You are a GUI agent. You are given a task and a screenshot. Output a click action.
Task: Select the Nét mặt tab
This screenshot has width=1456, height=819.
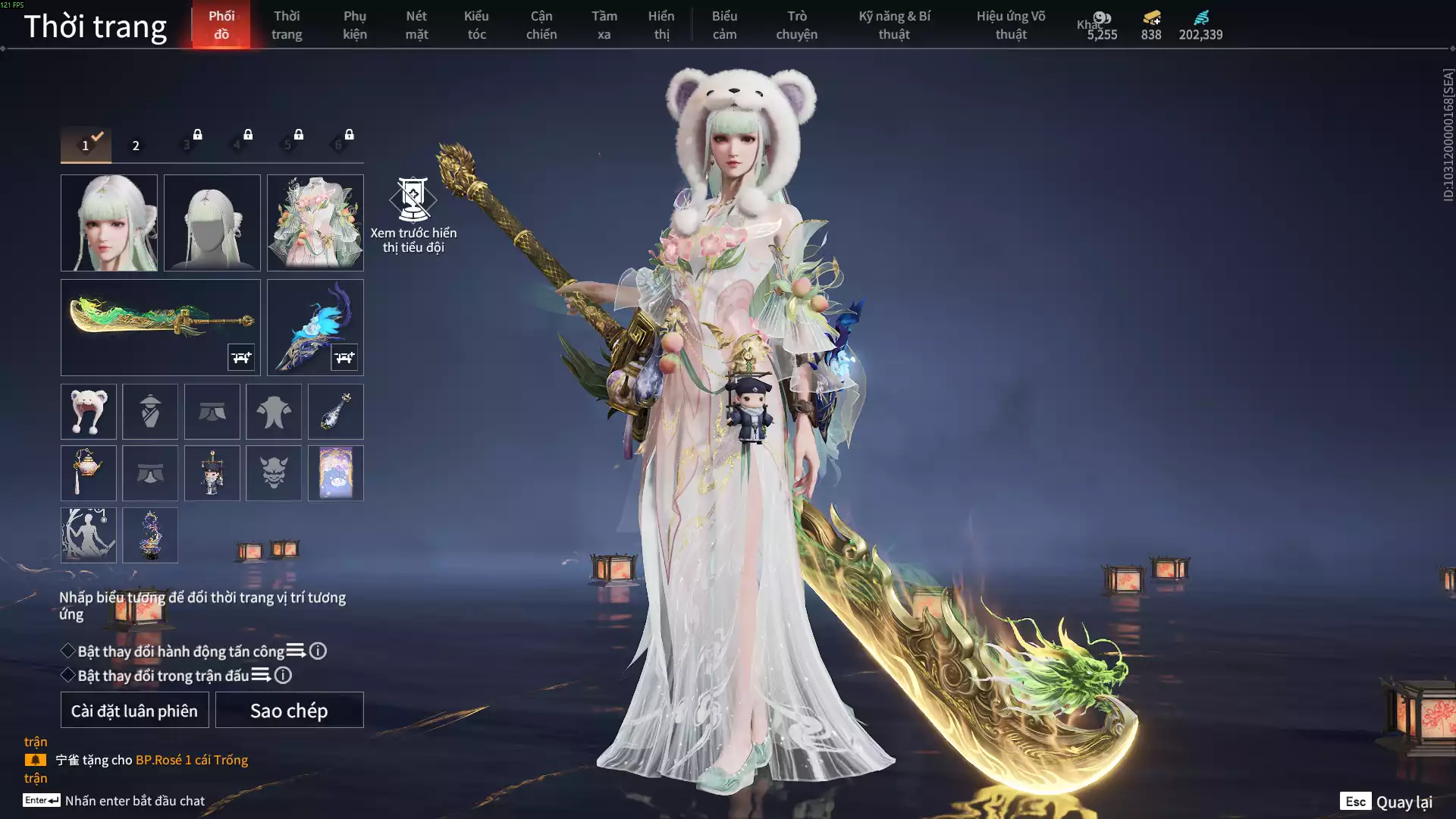click(416, 25)
